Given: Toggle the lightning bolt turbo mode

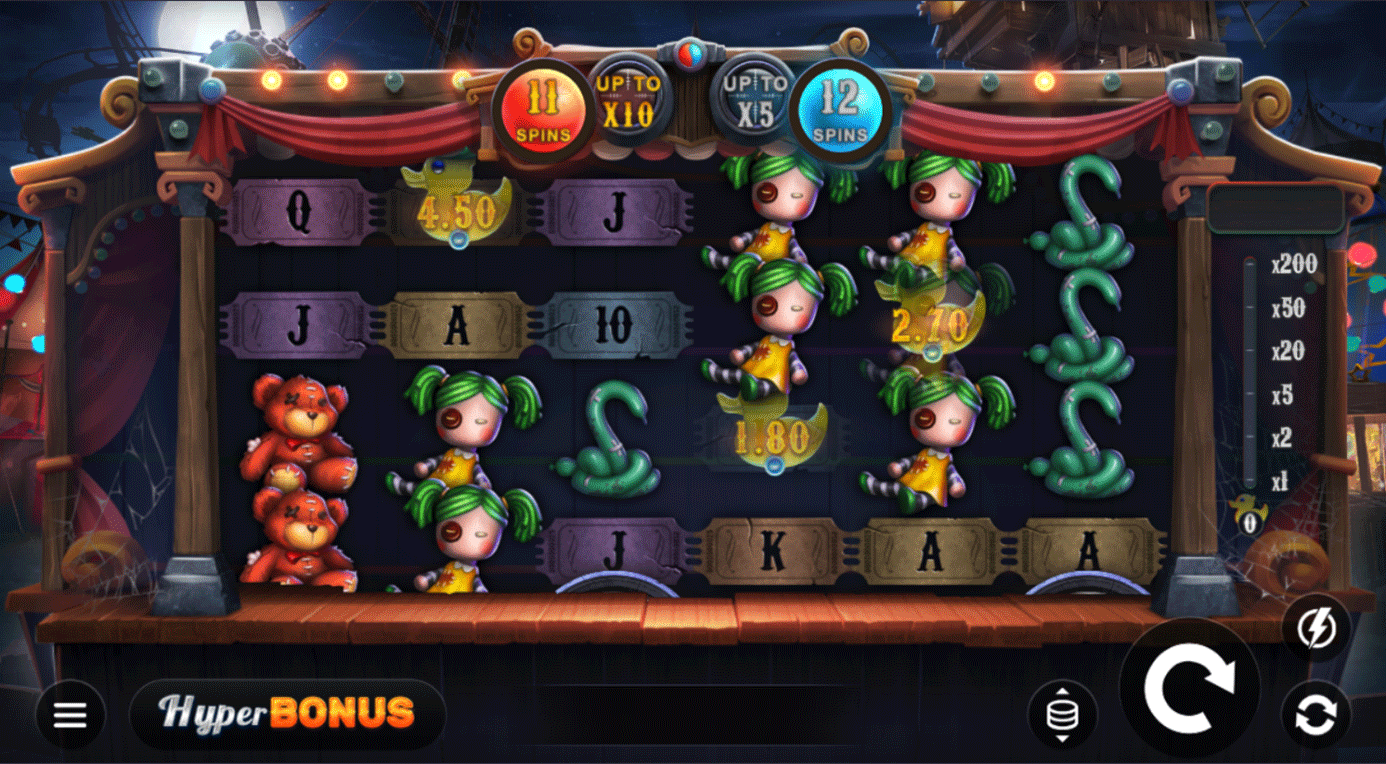Looking at the screenshot, I should point(1315,628).
